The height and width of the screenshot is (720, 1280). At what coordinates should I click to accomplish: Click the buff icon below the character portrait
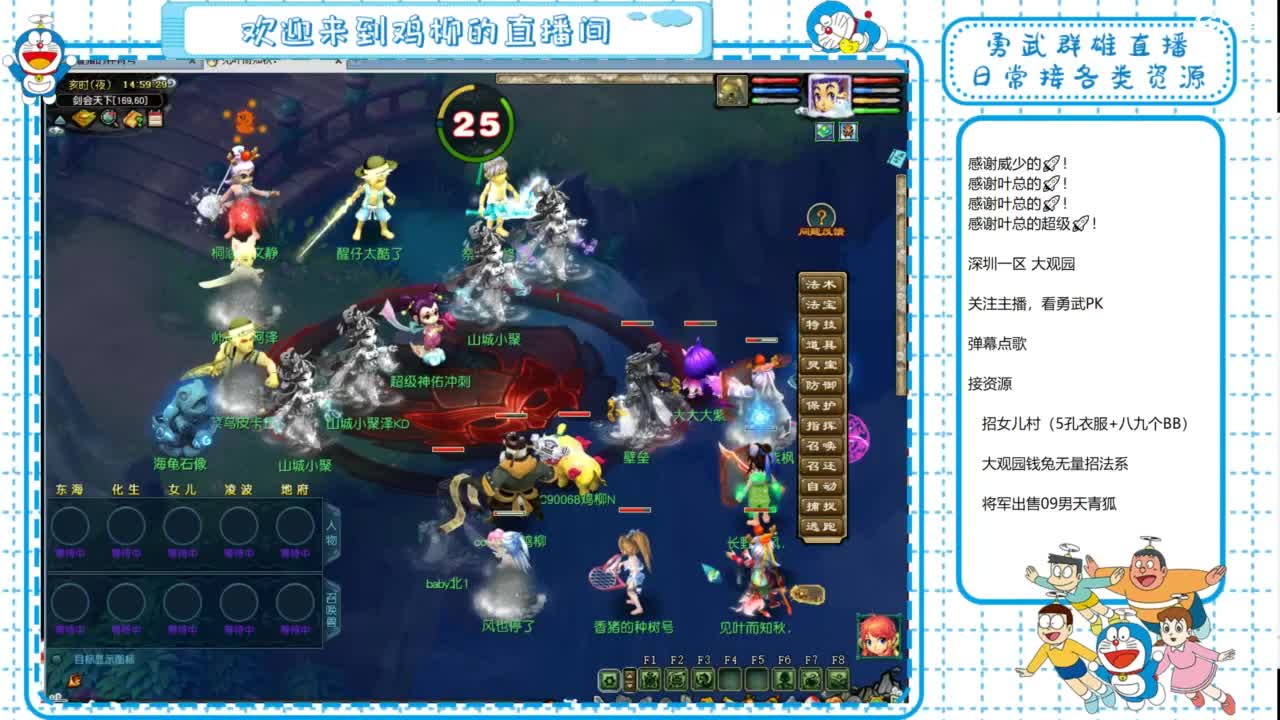point(823,131)
